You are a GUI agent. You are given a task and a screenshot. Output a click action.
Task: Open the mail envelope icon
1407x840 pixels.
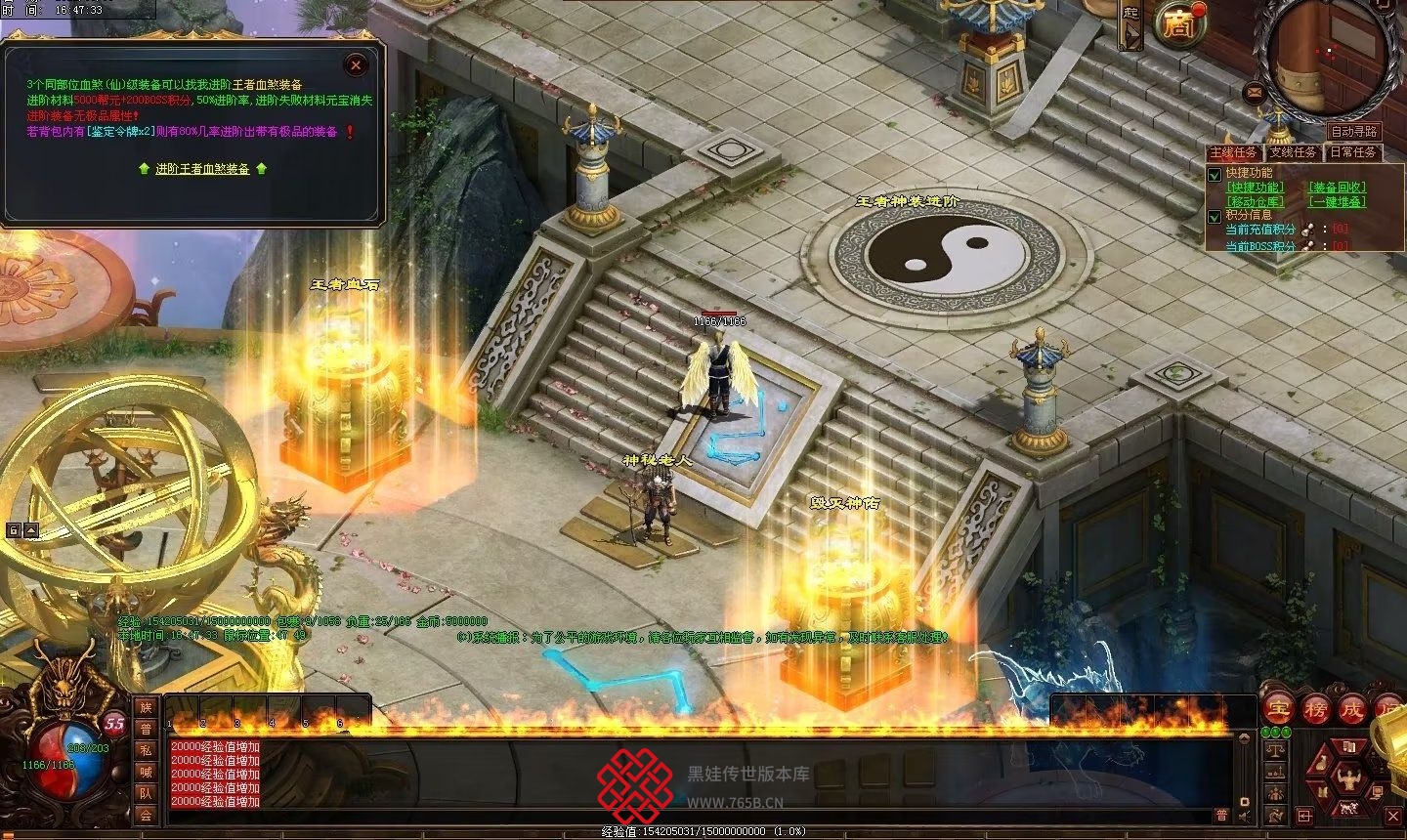pyautogui.click(x=1255, y=92)
